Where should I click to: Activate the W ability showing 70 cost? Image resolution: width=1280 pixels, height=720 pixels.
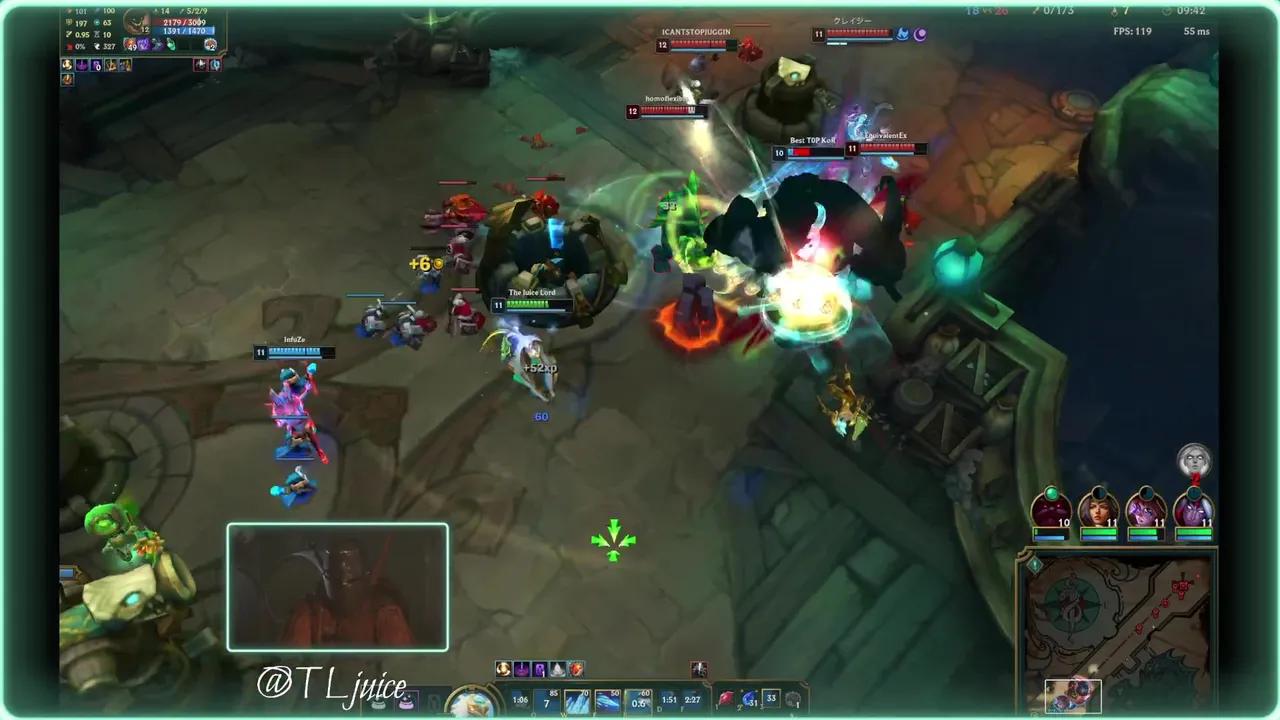pyautogui.click(x=578, y=700)
